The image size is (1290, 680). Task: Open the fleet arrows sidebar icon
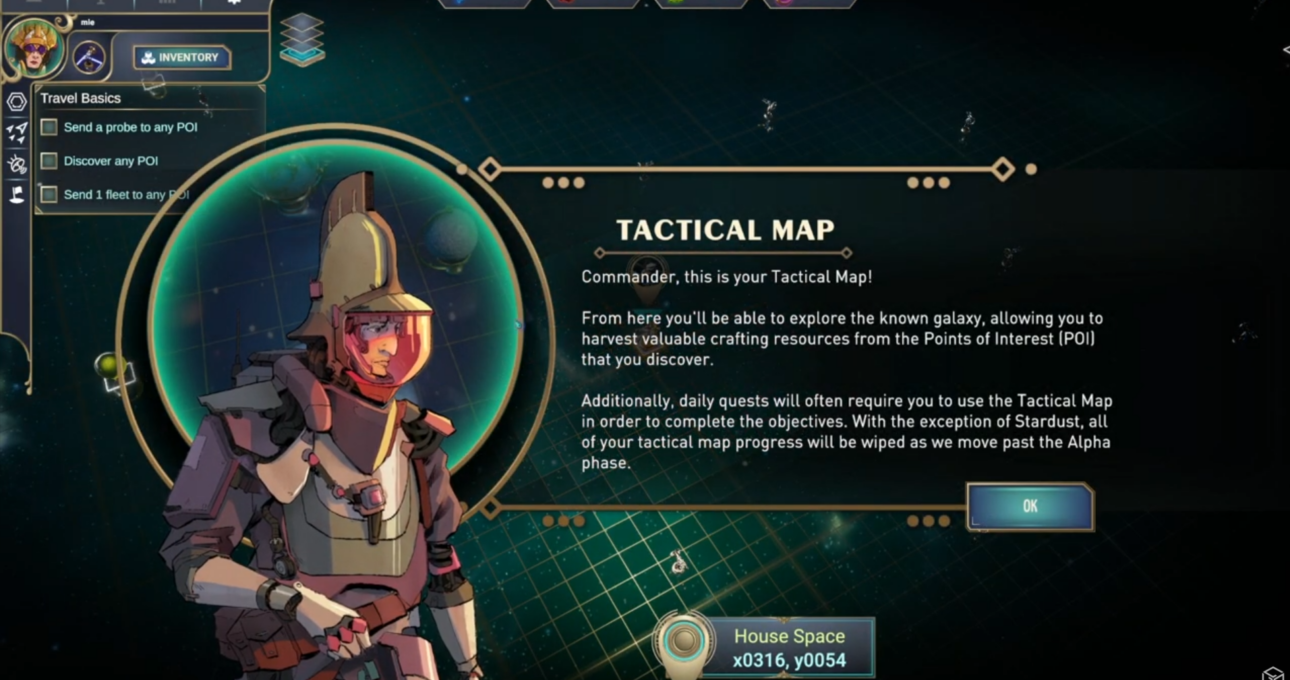[17, 133]
